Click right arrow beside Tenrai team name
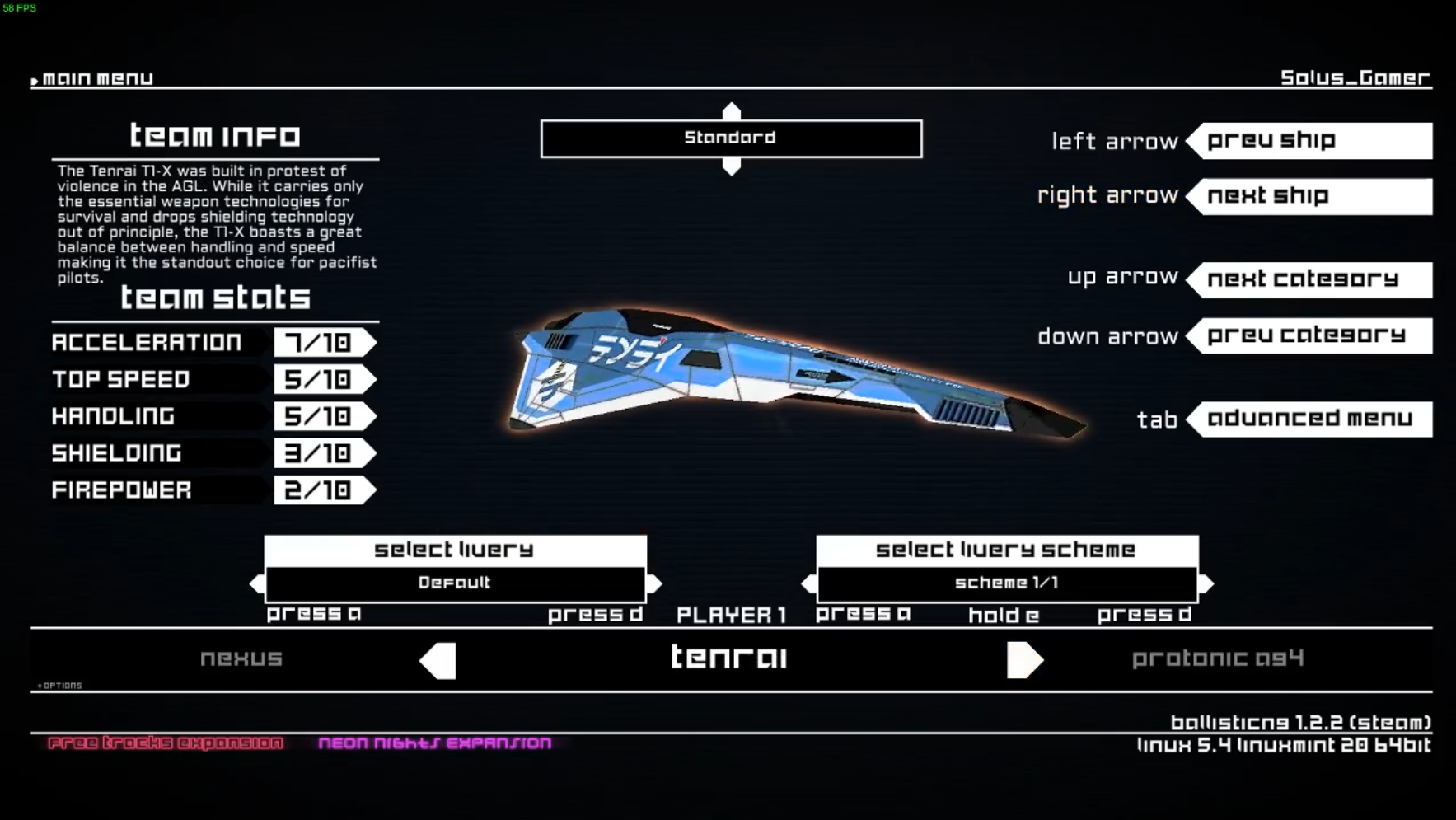The width and height of the screenshot is (1456, 820). coord(1024,660)
